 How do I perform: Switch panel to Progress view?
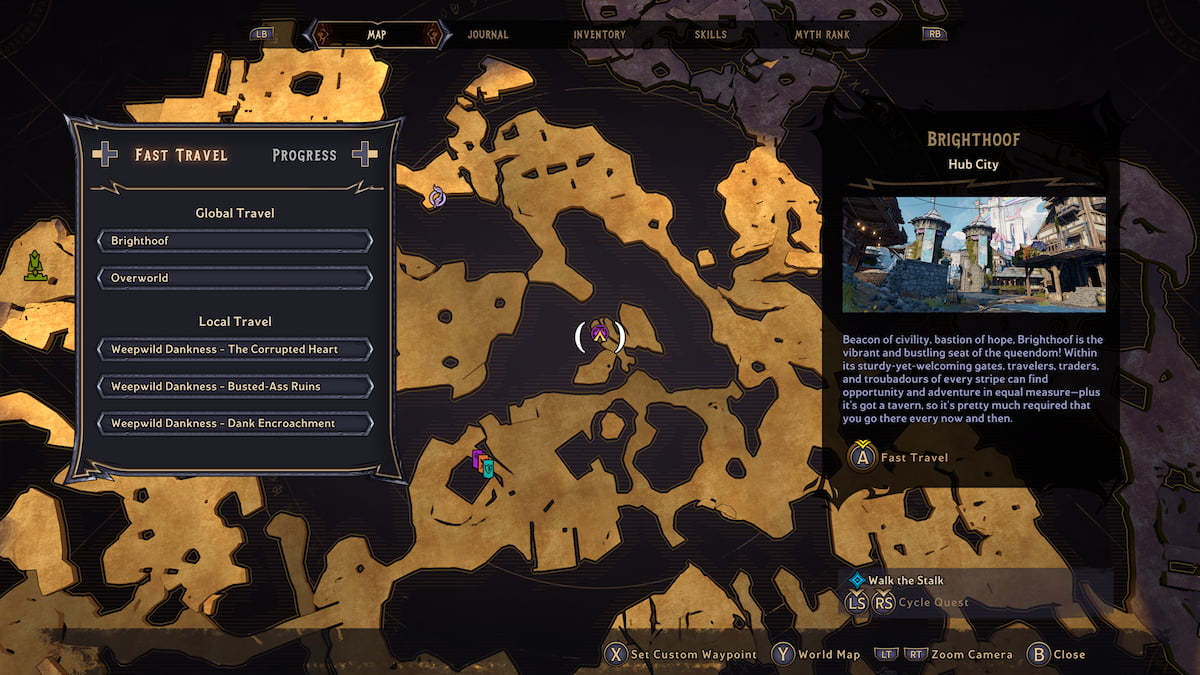pyautogui.click(x=304, y=155)
